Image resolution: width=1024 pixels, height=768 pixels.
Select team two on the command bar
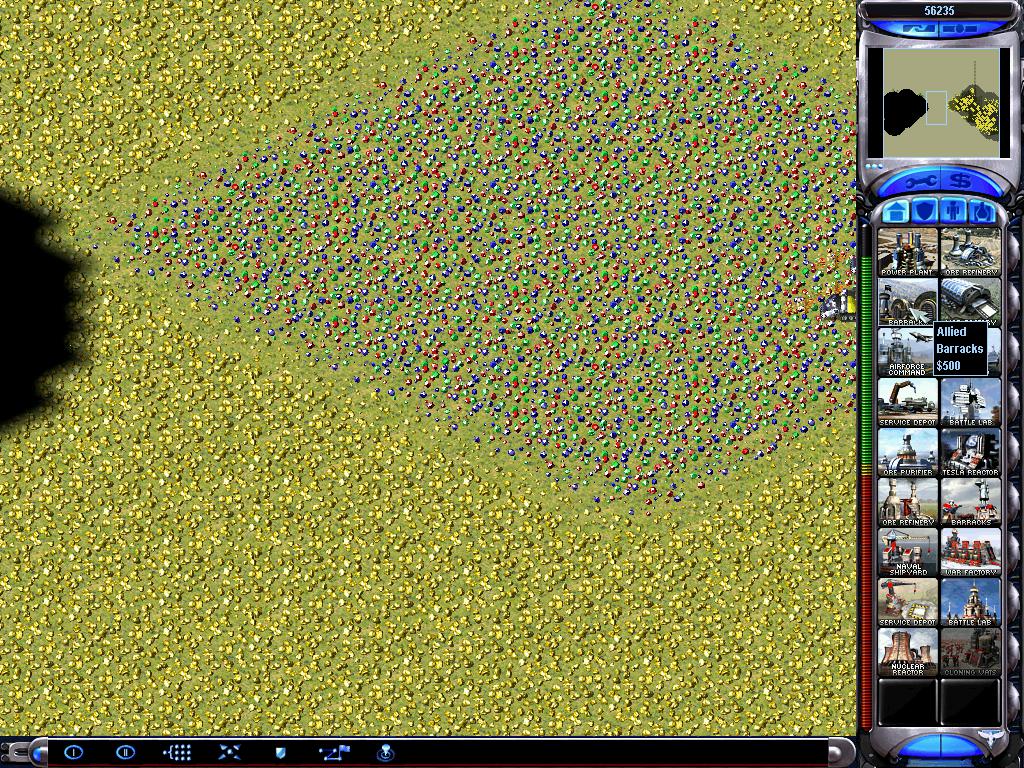click(x=125, y=752)
